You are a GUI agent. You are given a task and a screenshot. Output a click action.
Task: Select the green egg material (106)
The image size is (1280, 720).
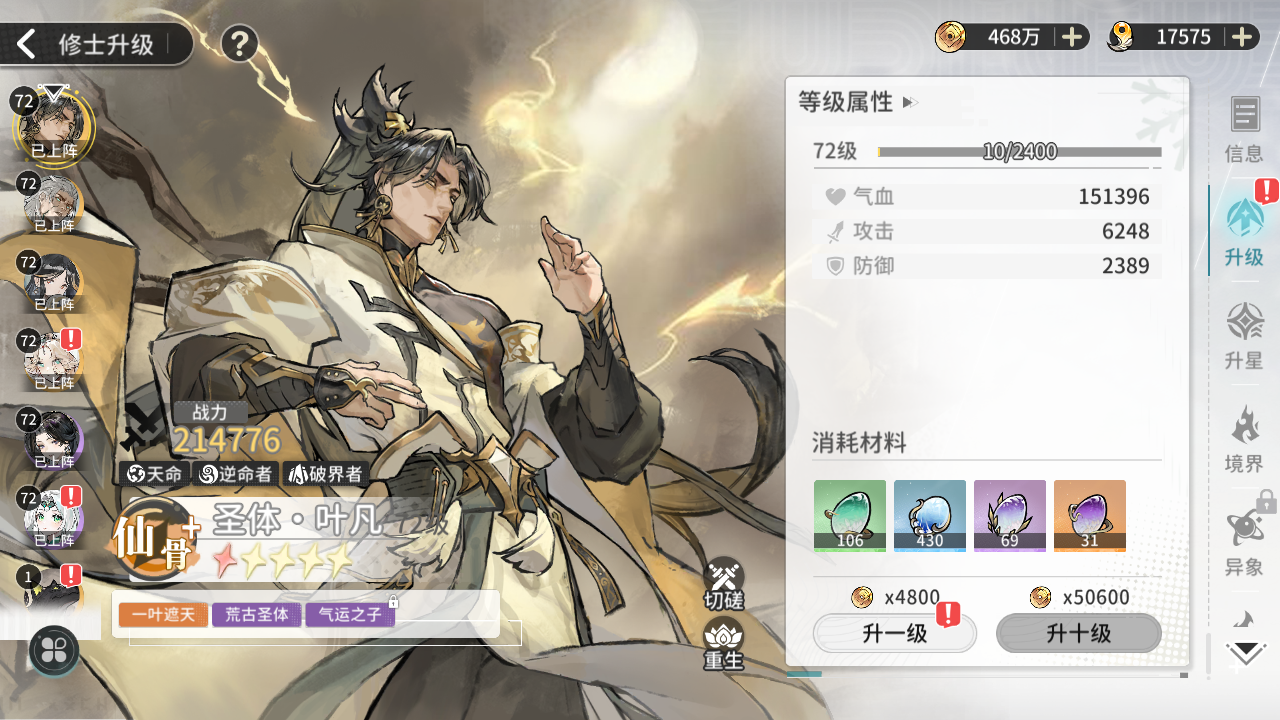click(850, 516)
